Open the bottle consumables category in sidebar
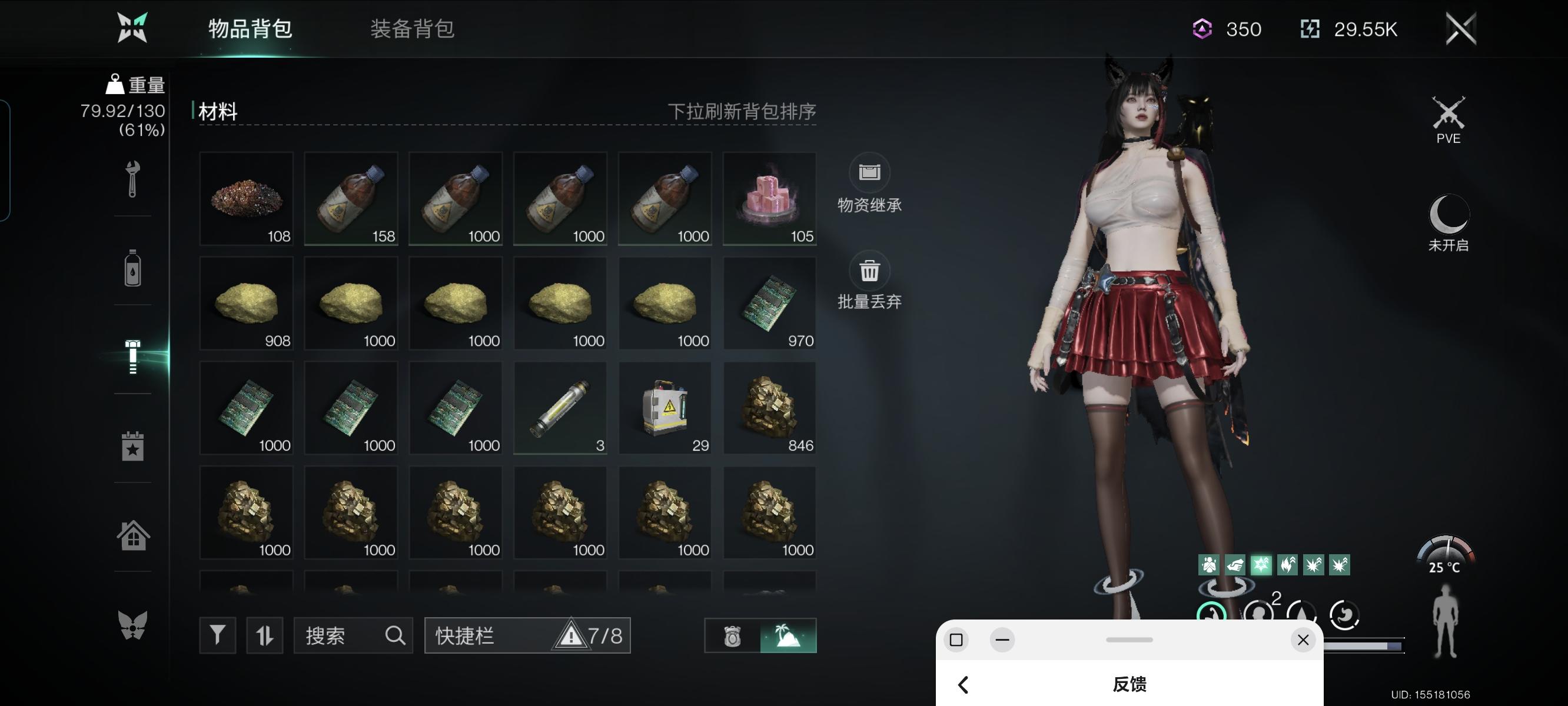This screenshot has width=1568, height=706. pos(132,269)
